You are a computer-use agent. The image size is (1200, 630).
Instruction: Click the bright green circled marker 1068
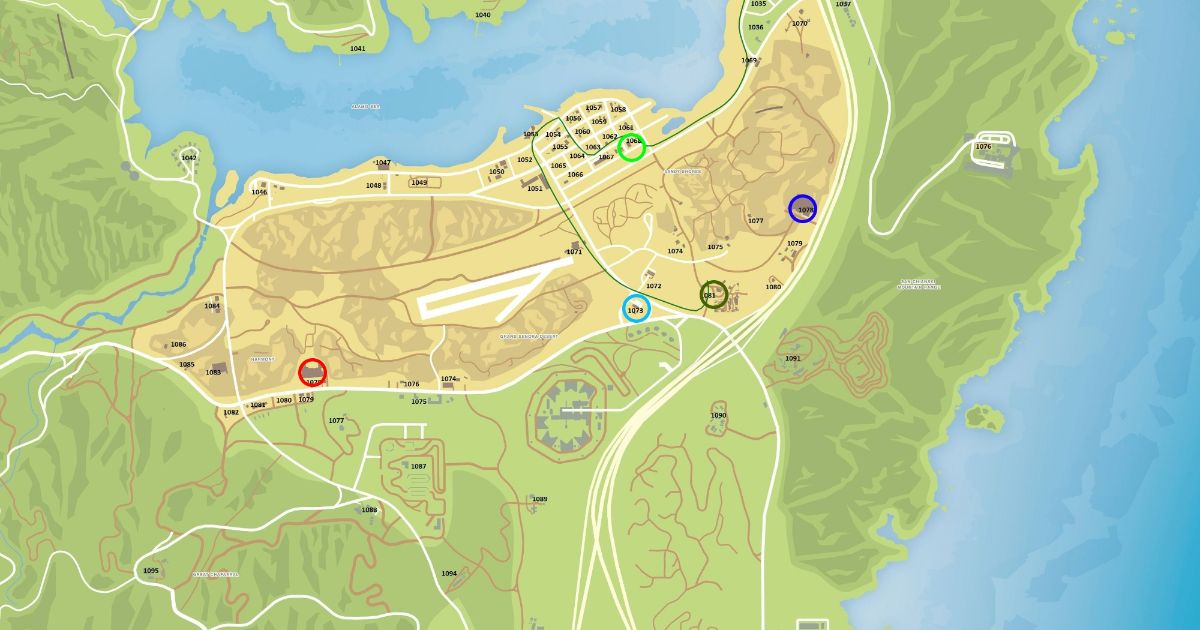(x=631, y=148)
